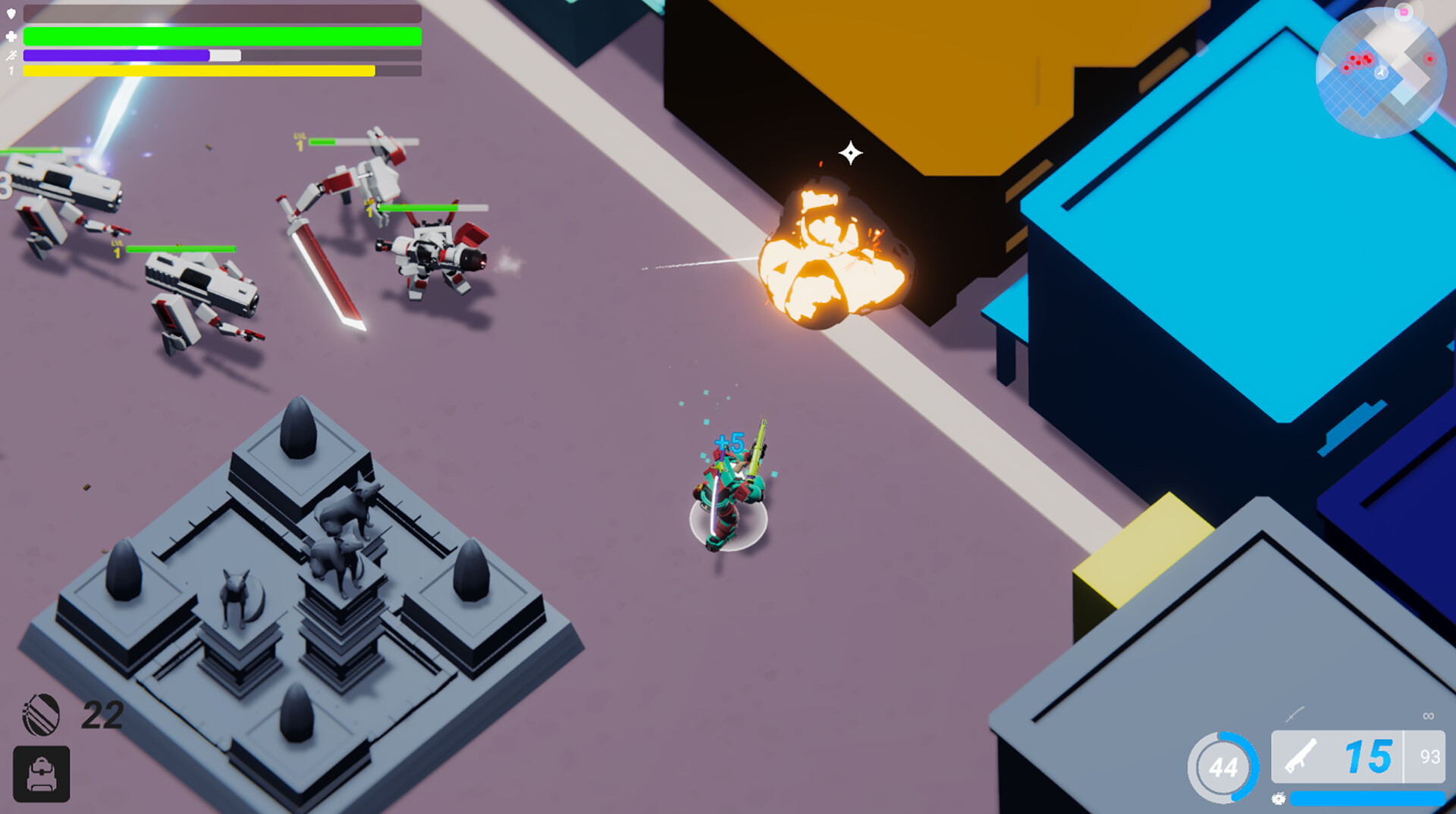Screen dimensions: 1456x814
Task: Click the currency orb icon beside the 22 counter
Action: coord(42,714)
